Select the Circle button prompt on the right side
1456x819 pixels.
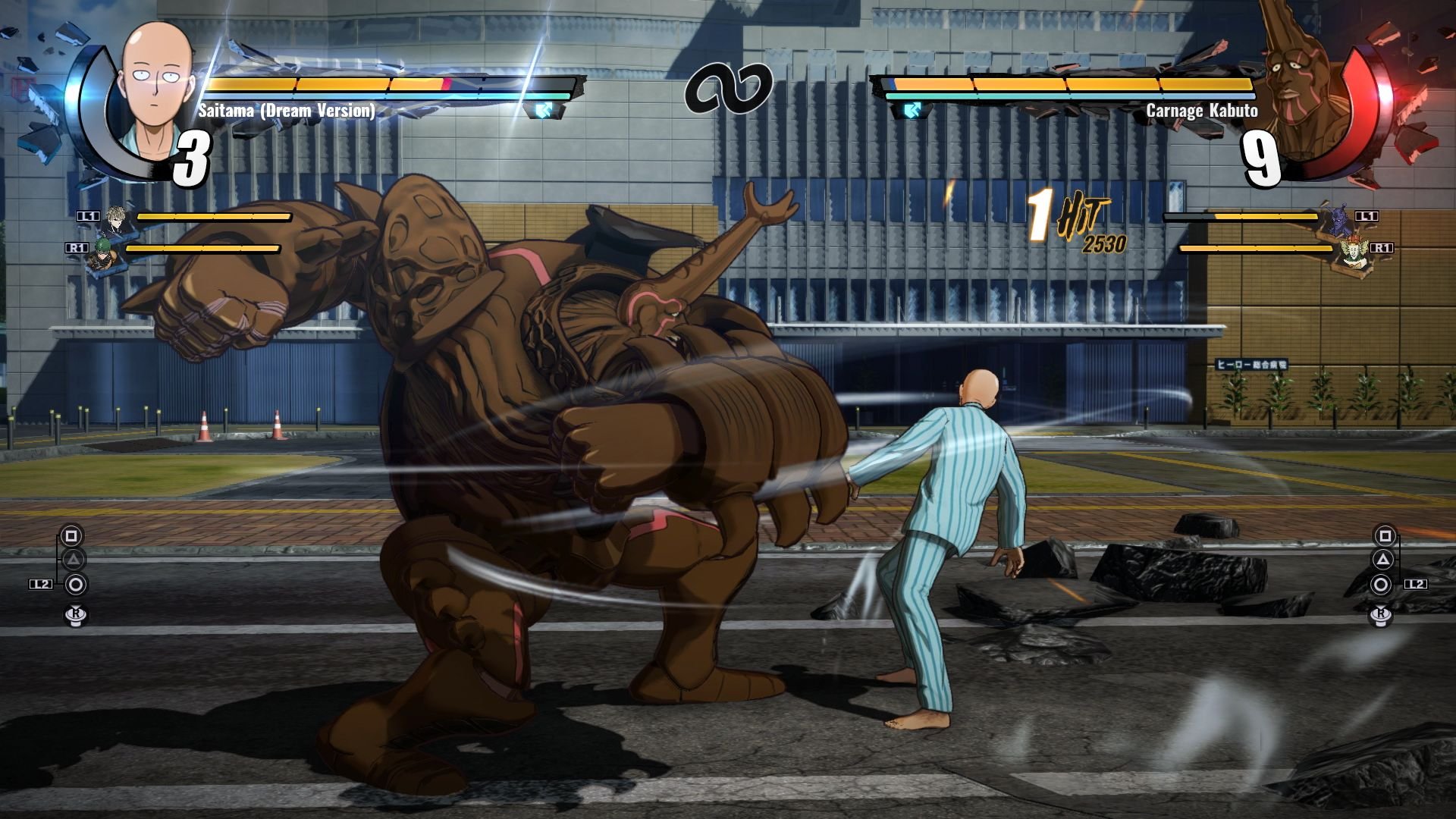click(1382, 583)
